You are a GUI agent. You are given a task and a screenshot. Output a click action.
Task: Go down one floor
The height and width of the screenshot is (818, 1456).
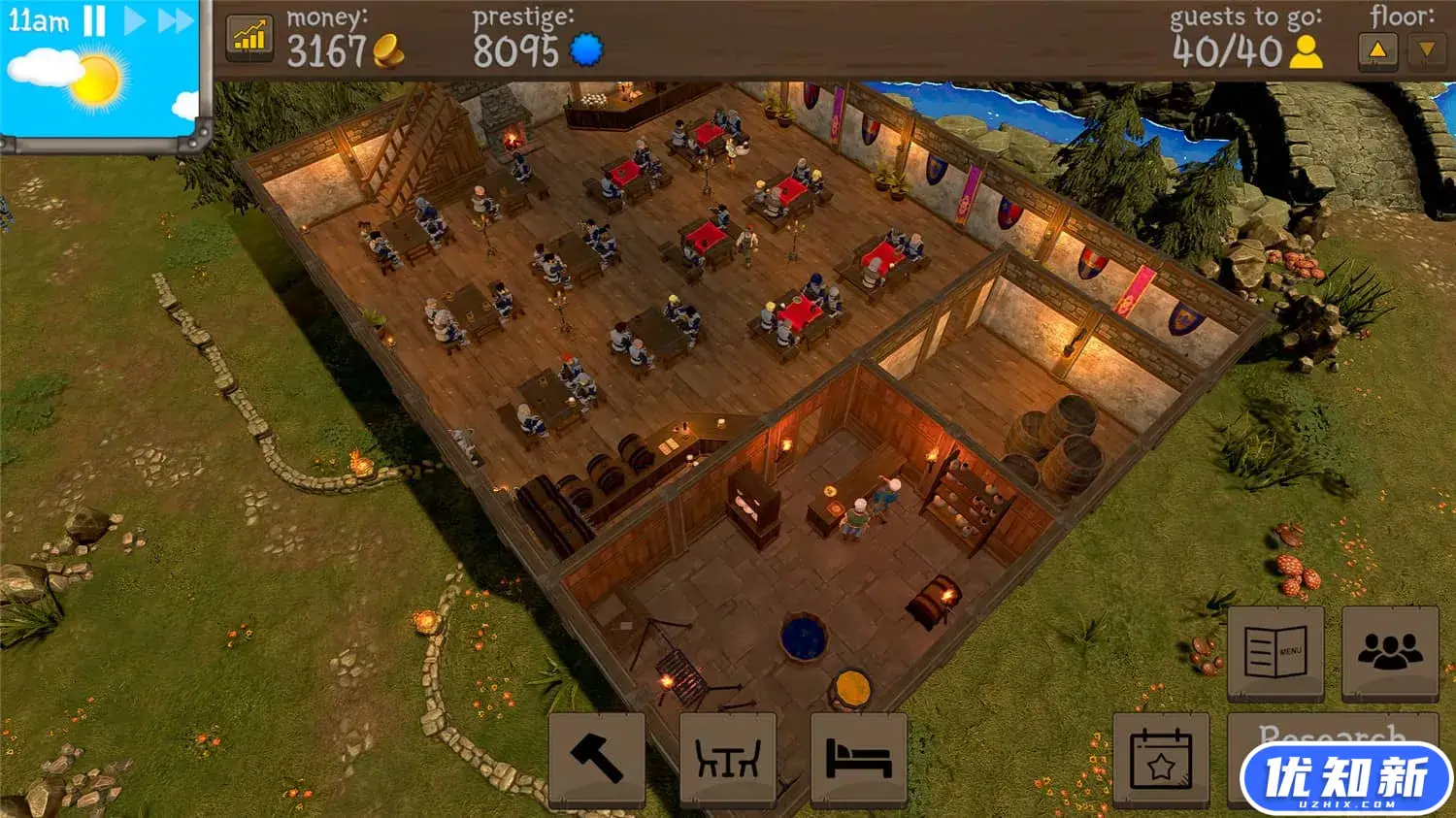tap(1425, 50)
